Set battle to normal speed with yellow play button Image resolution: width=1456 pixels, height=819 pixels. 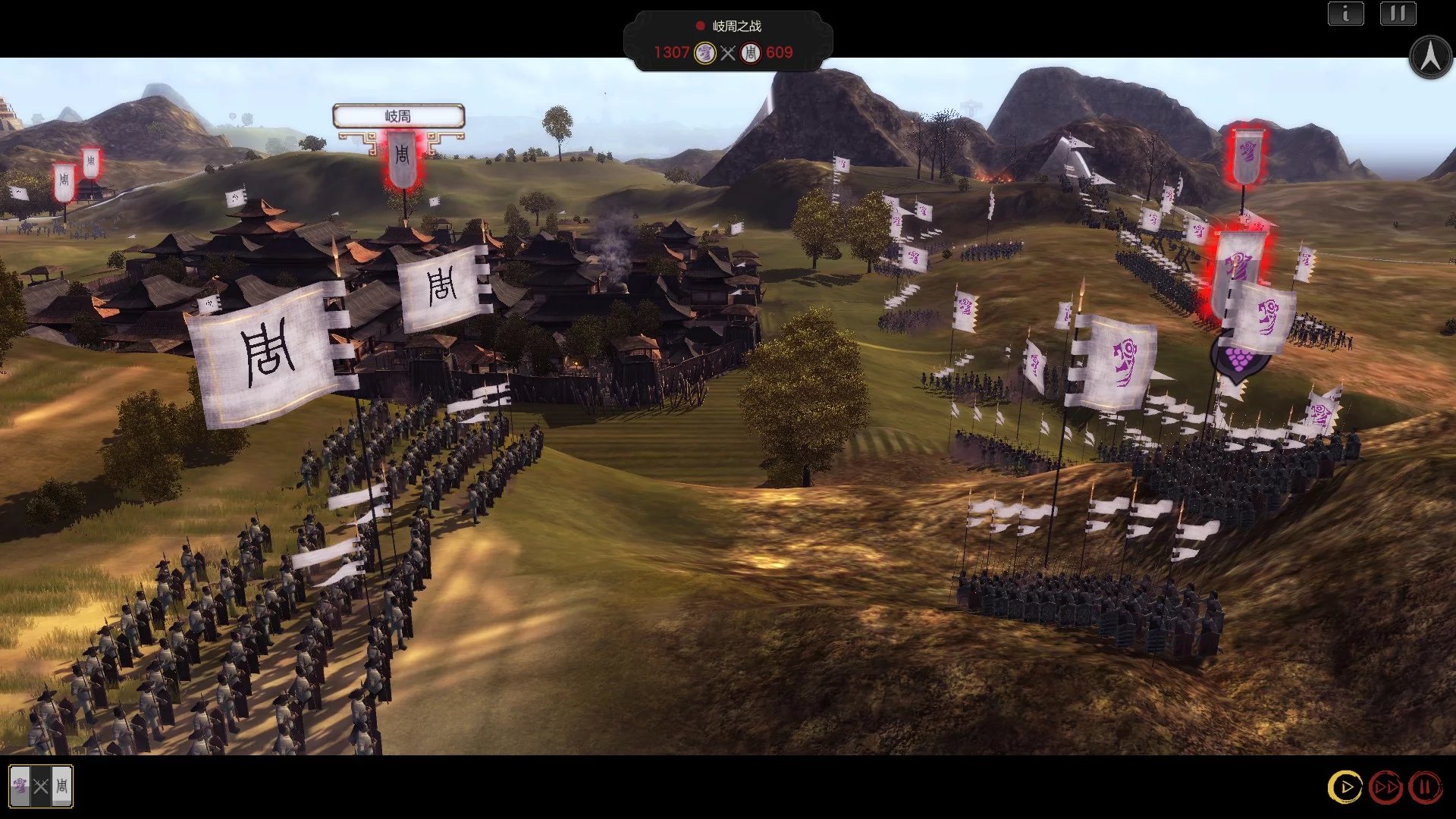(1345, 787)
